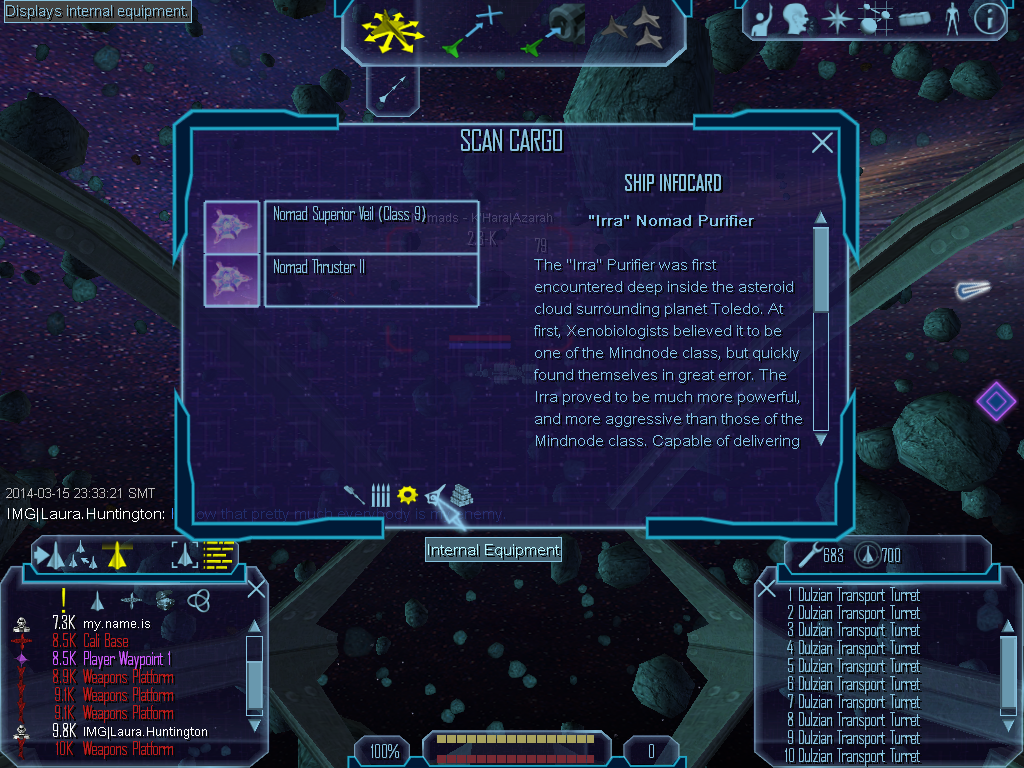This screenshot has height=768, width=1024.
Task: Show the ammunition category with the bullets icon
Action: [380, 494]
